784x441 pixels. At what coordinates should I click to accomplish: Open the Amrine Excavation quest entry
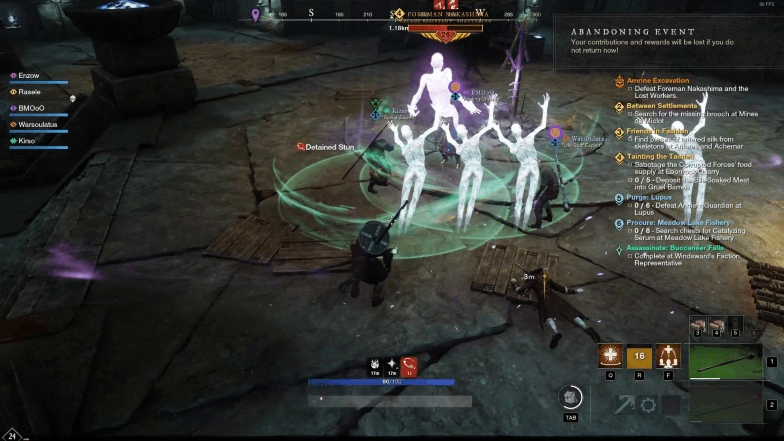(659, 80)
